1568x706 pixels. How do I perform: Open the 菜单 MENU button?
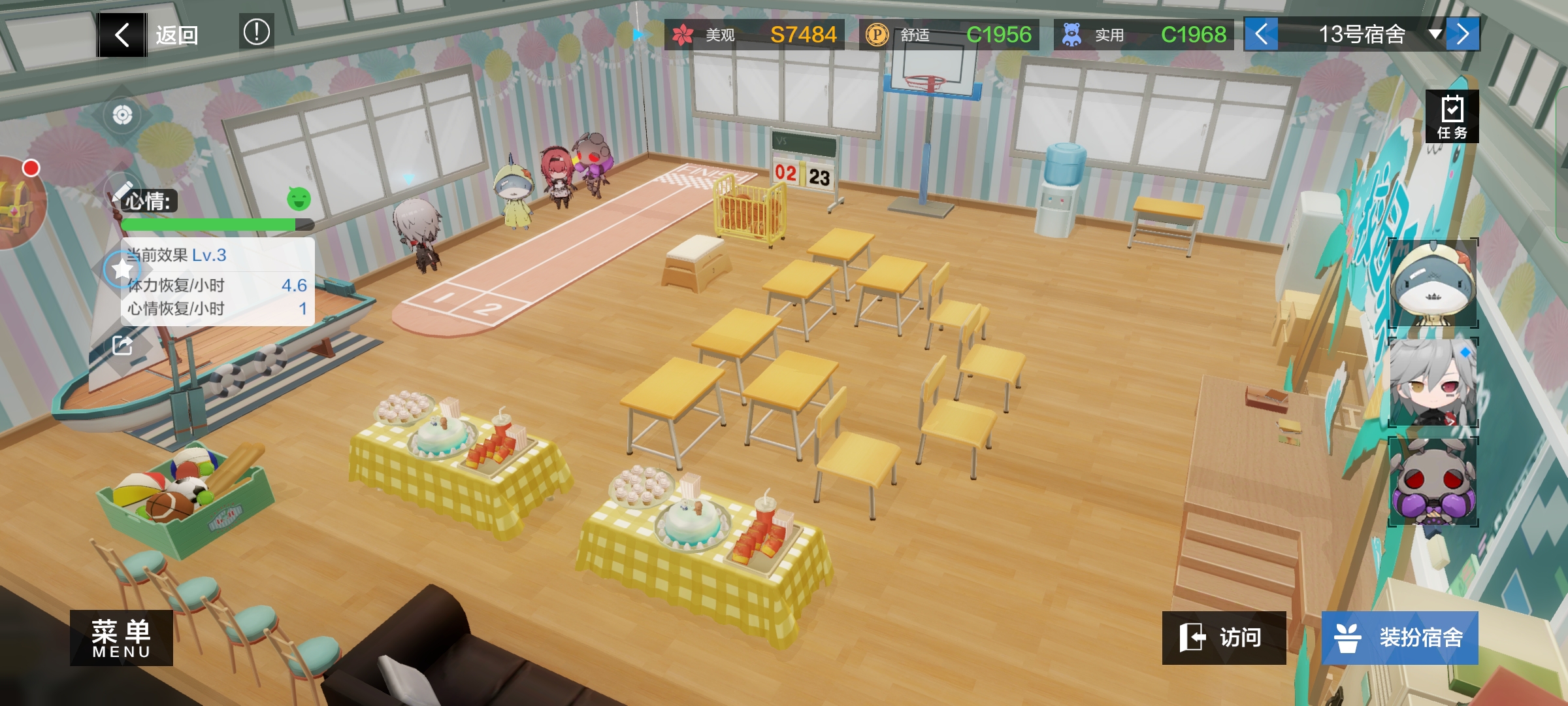(122, 637)
